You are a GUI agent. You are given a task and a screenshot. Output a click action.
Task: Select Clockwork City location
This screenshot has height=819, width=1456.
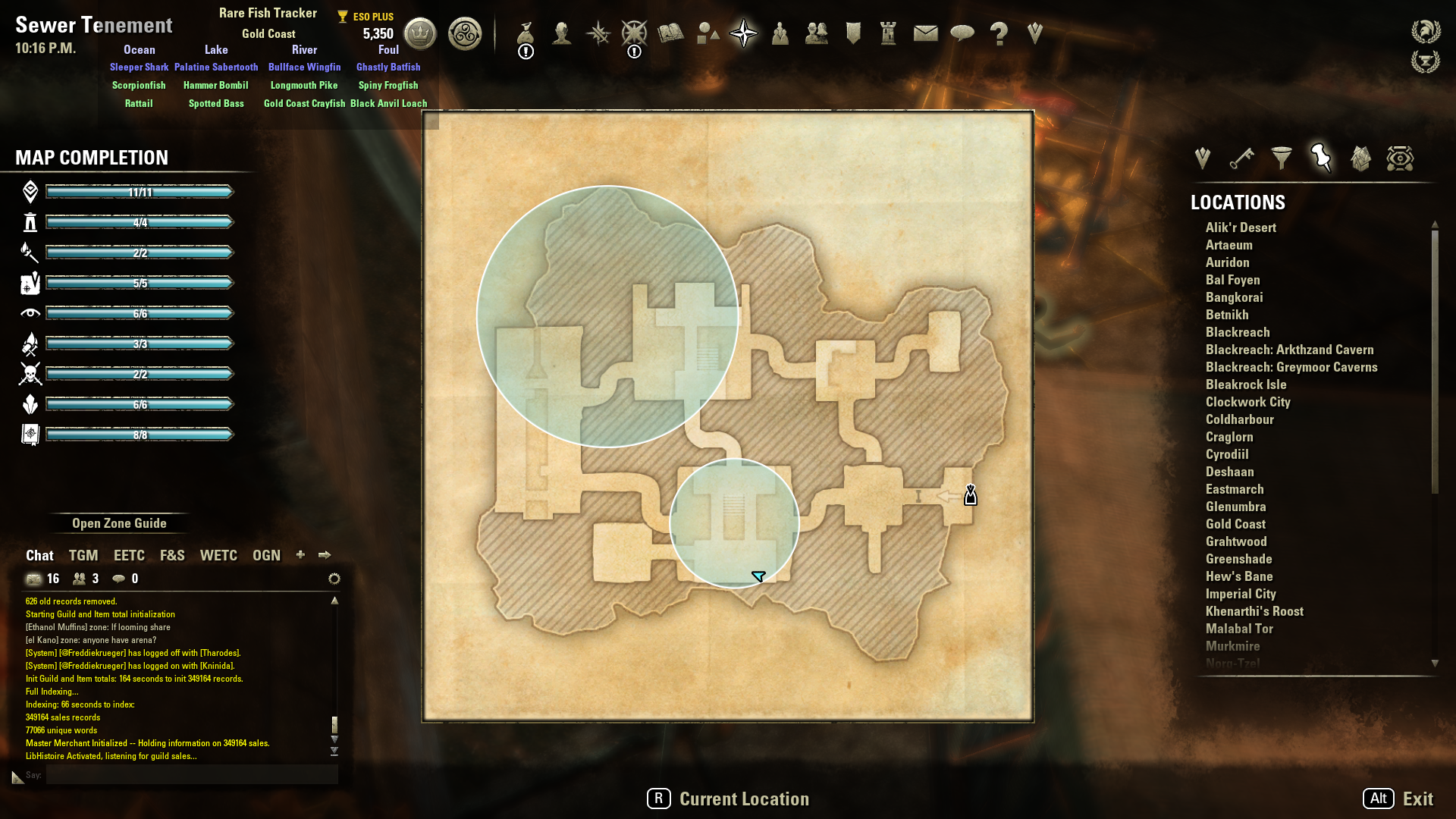coord(1247,402)
